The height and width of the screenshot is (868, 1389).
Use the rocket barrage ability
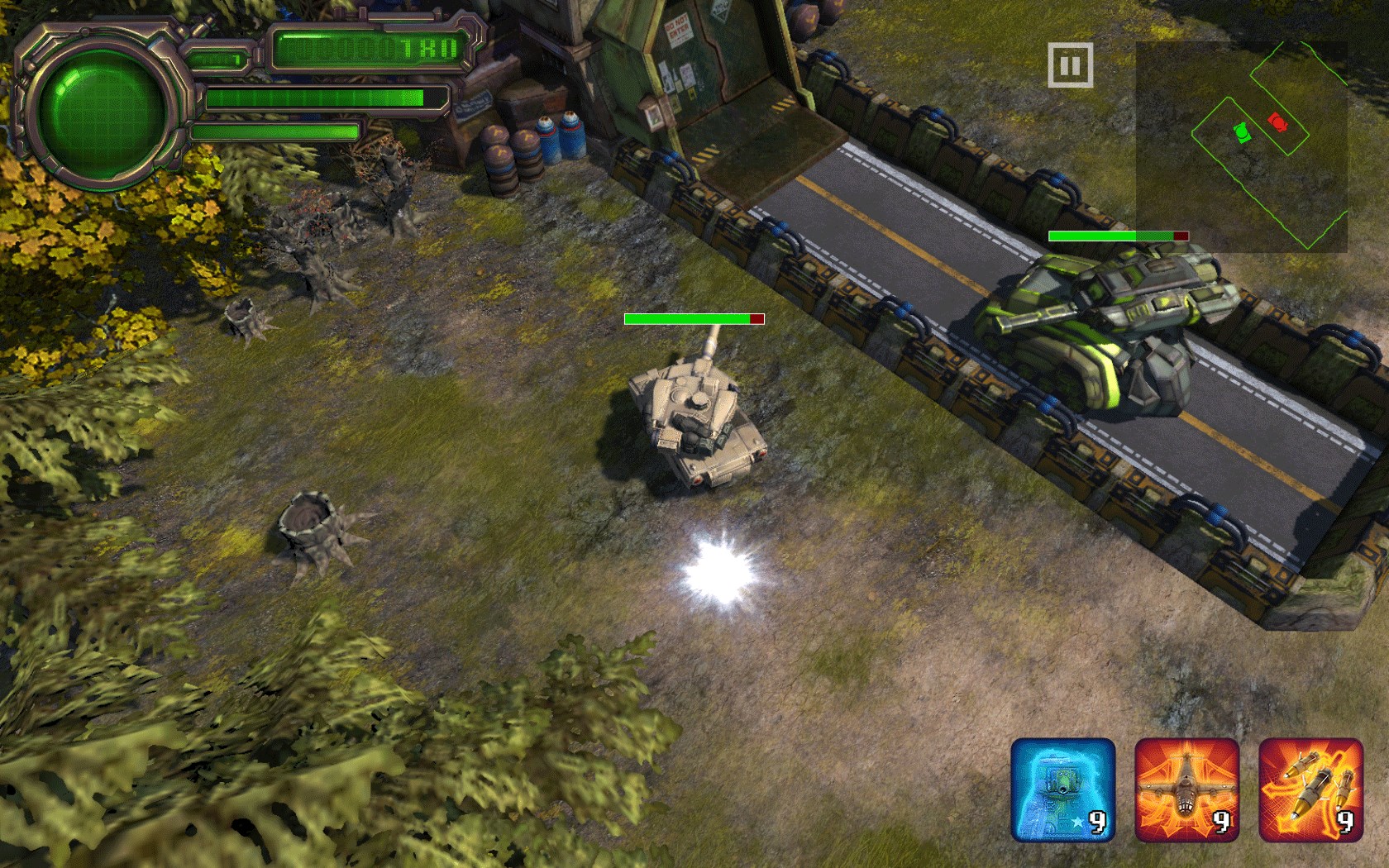click(x=1311, y=789)
